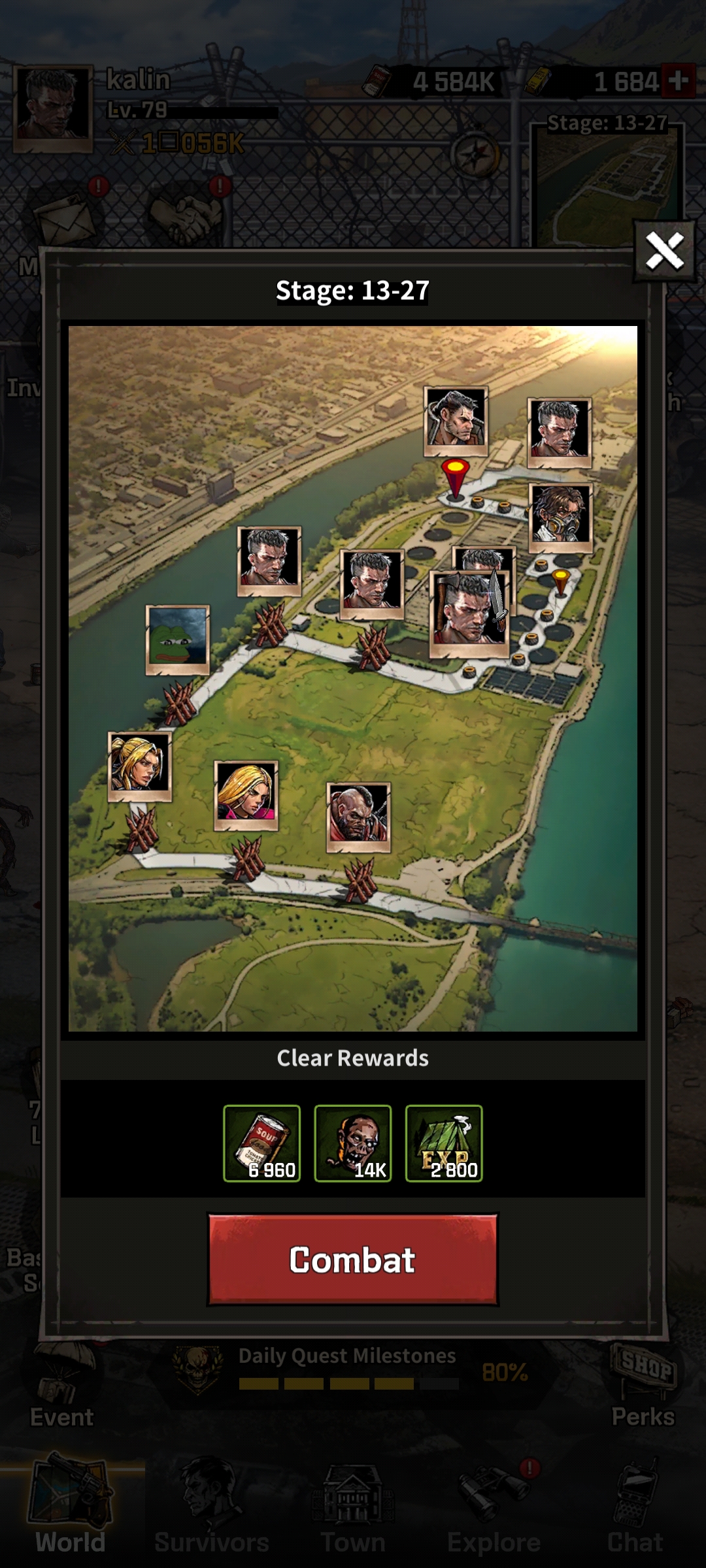Viewport: 706px width, 1568px height.
Task: Tap the orange stage marker pin
Action: [x=561, y=581]
